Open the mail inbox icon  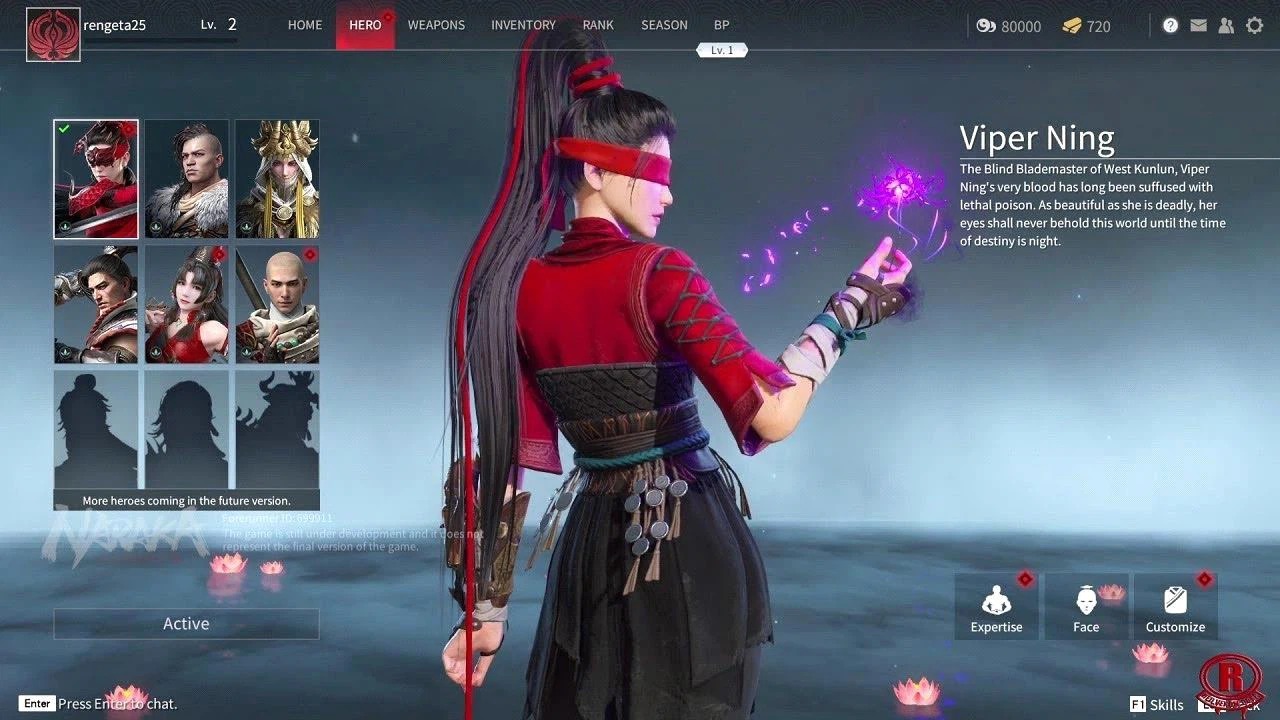pyautogui.click(x=1198, y=25)
